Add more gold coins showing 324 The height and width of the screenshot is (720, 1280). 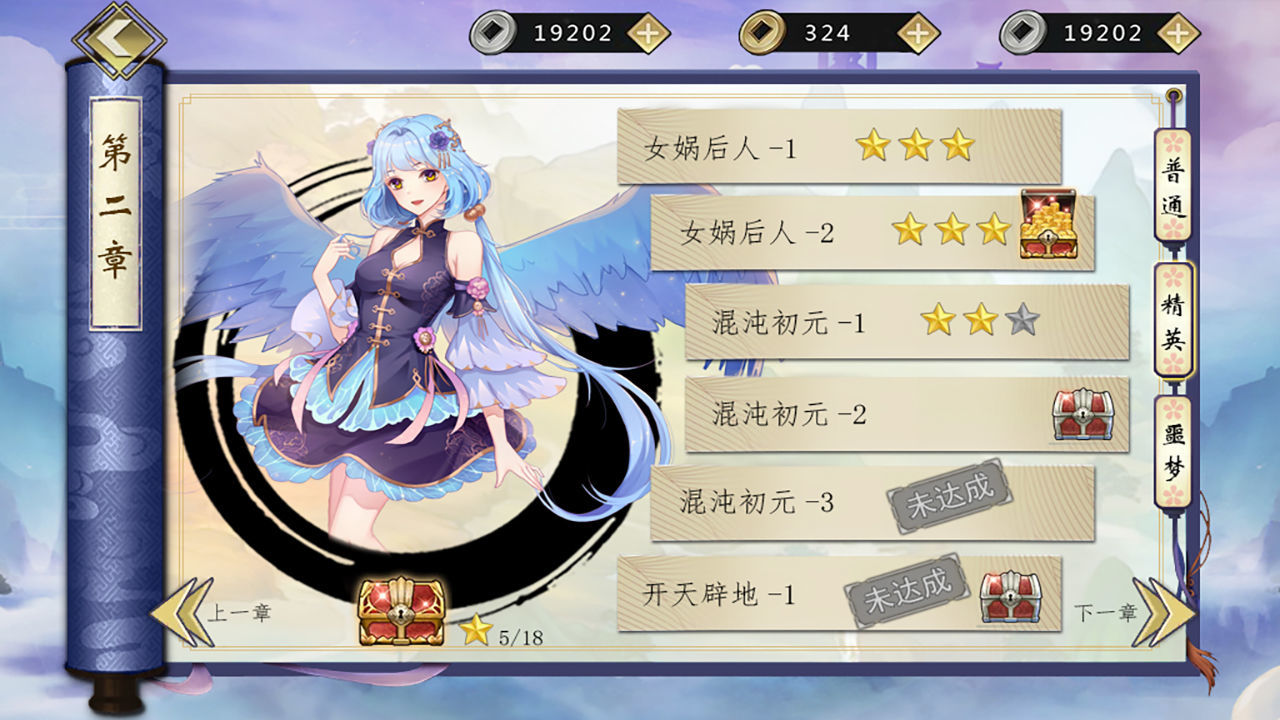917,34
